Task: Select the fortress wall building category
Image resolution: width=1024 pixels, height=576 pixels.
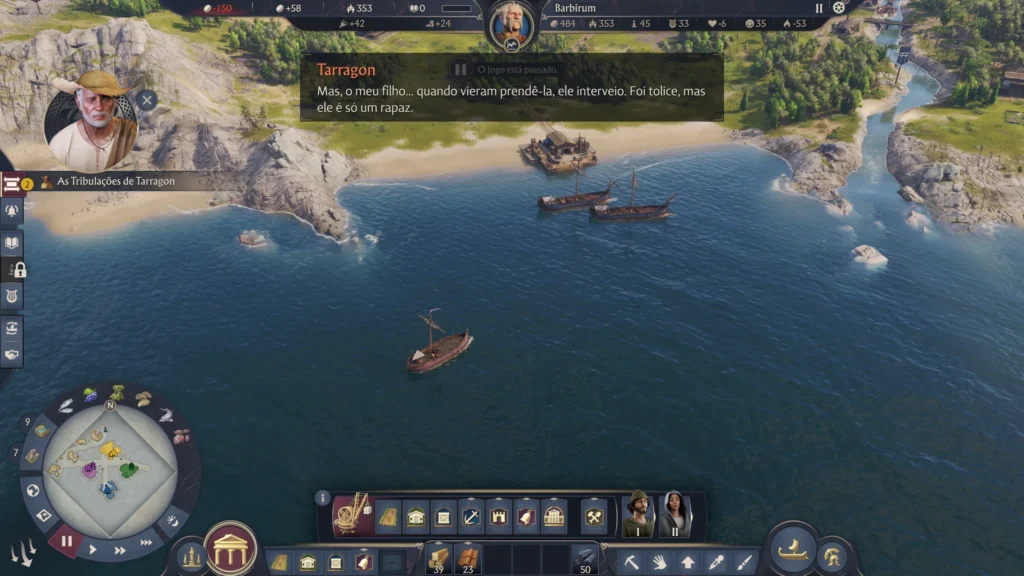Action: pyautogui.click(x=499, y=517)
